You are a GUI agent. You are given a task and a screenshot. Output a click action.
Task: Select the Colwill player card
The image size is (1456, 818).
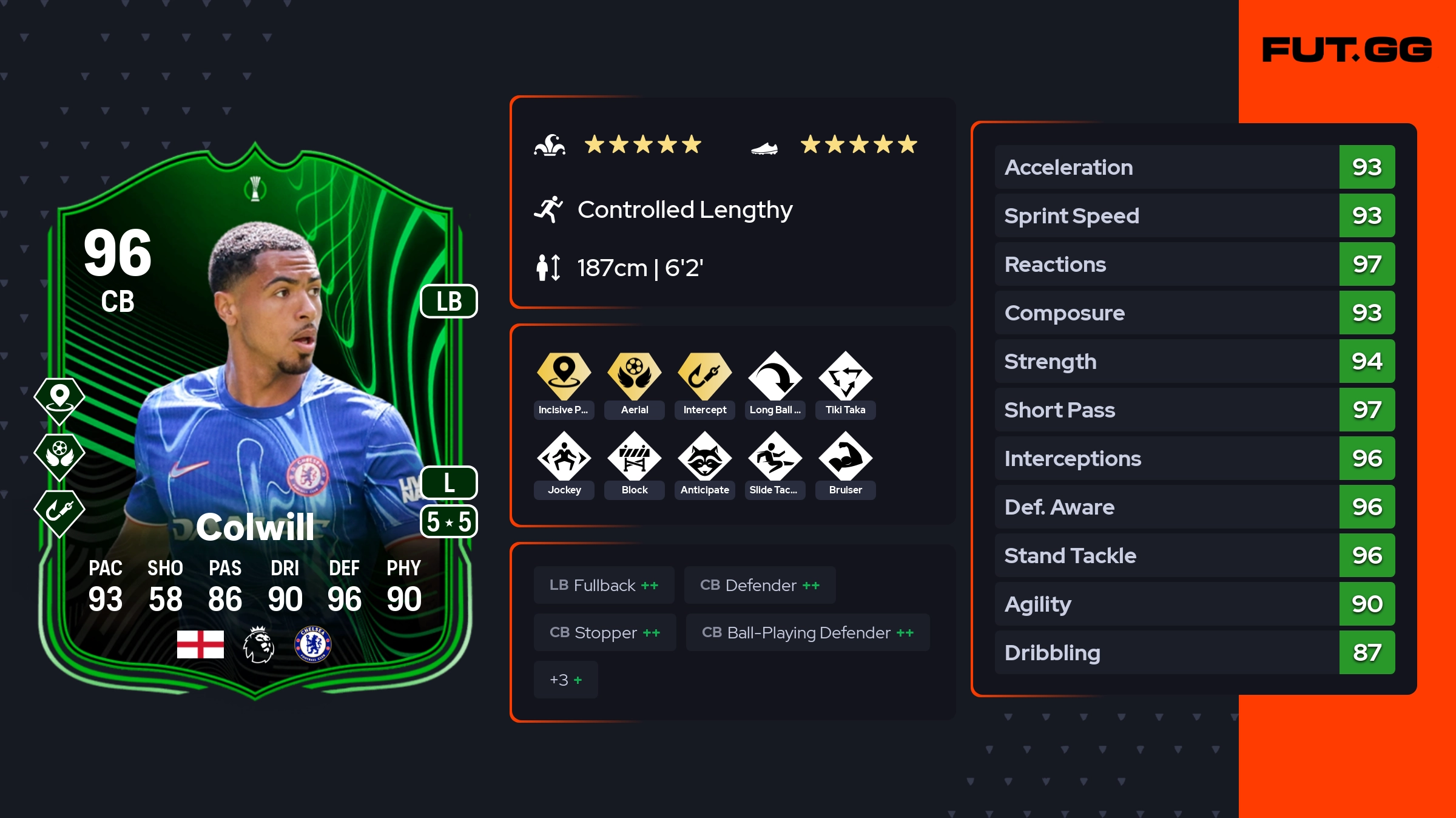pyautogui.click(x=255, y=425)
